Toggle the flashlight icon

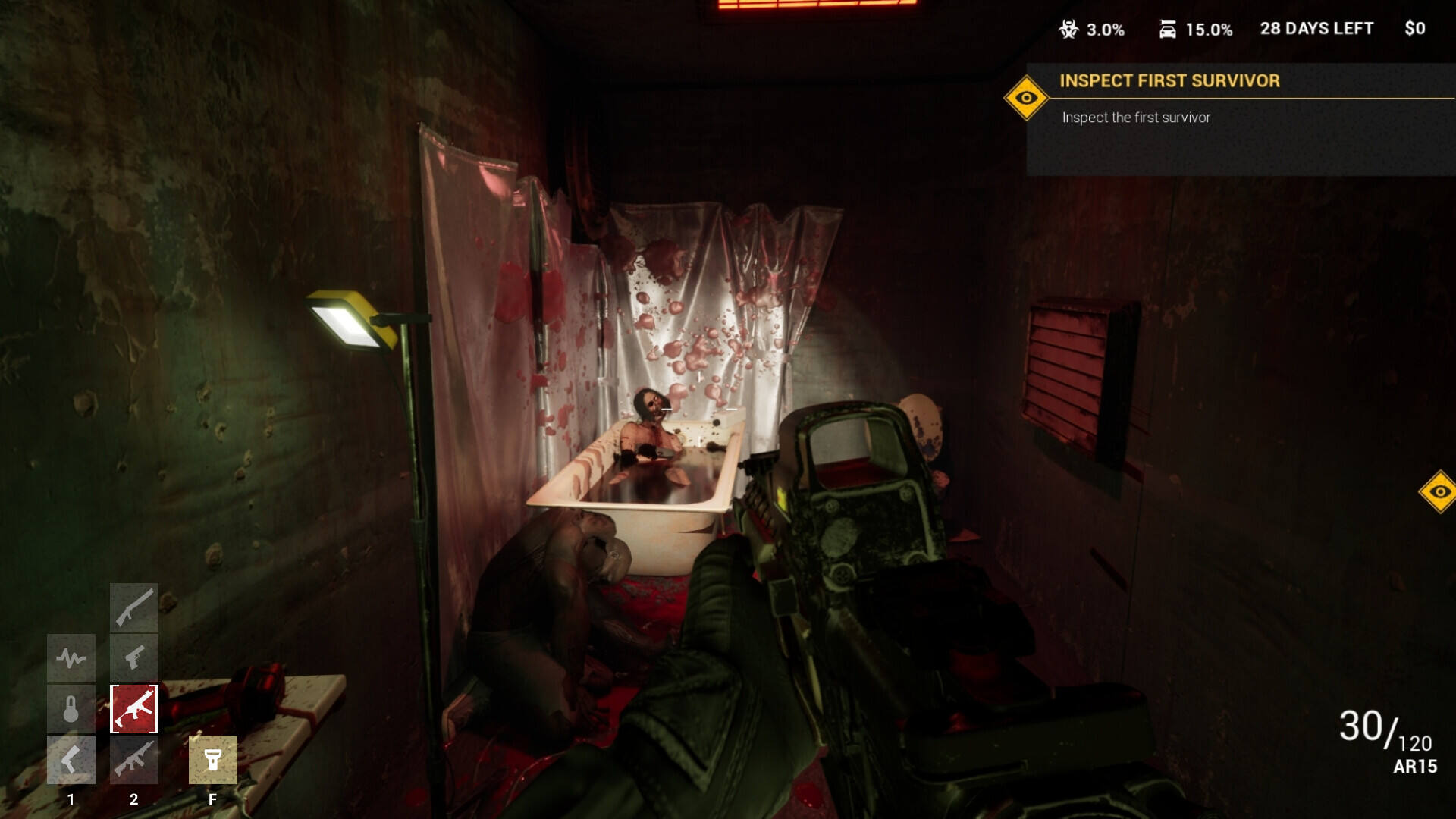click(x=213, y=760)
